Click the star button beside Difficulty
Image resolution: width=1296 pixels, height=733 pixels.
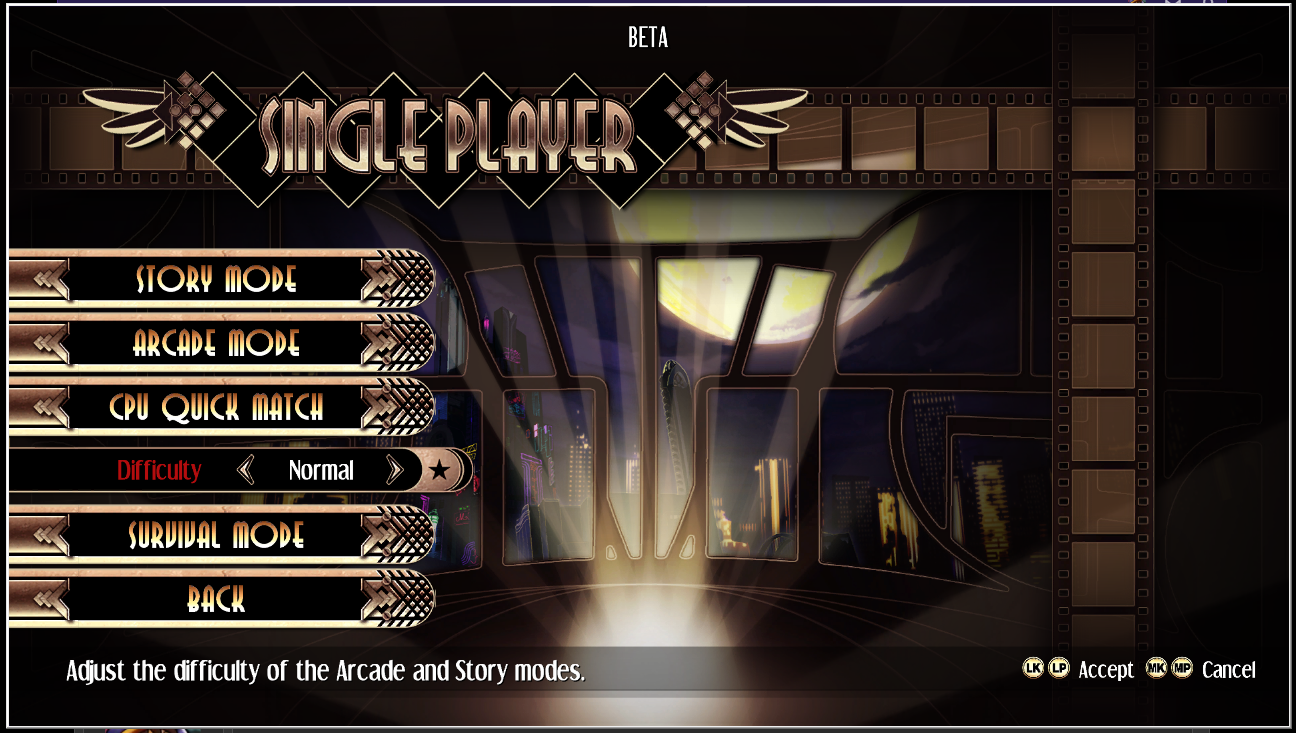pos(440,470)
